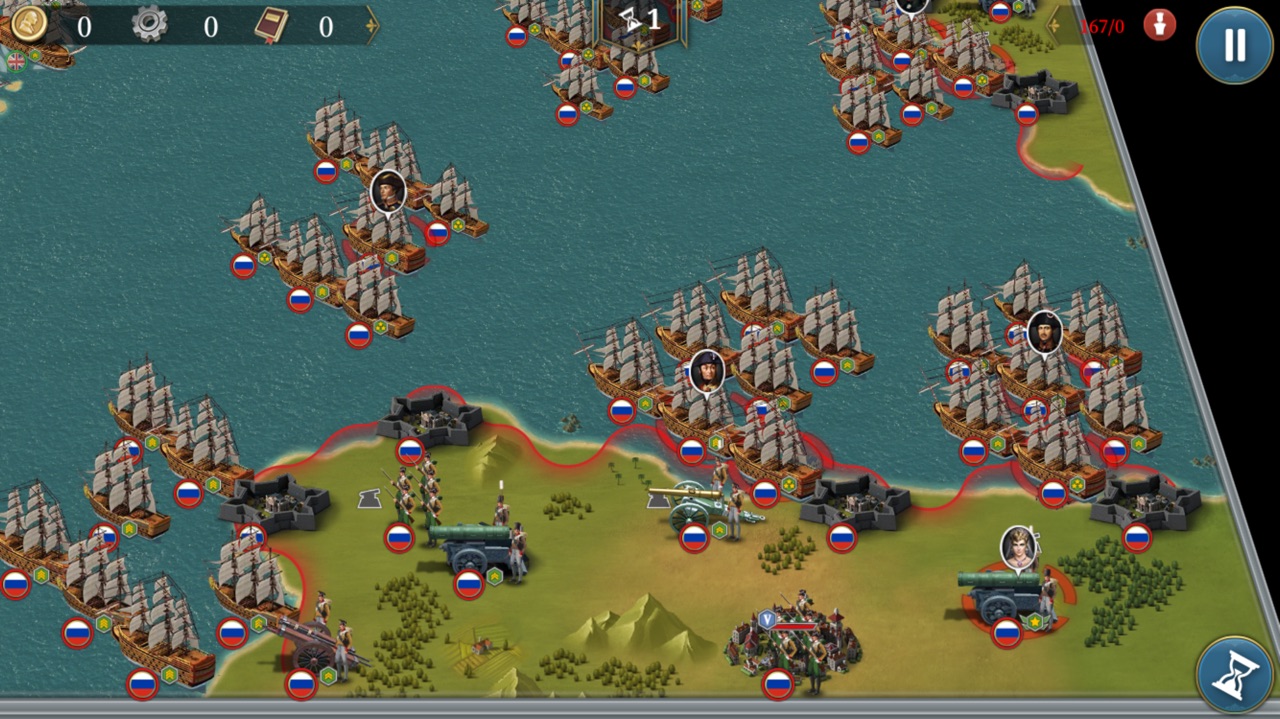The height and width of the screenshot is (719, 1280).
Task: Tap the gear industry resource icon
Action: pos(150,24)
